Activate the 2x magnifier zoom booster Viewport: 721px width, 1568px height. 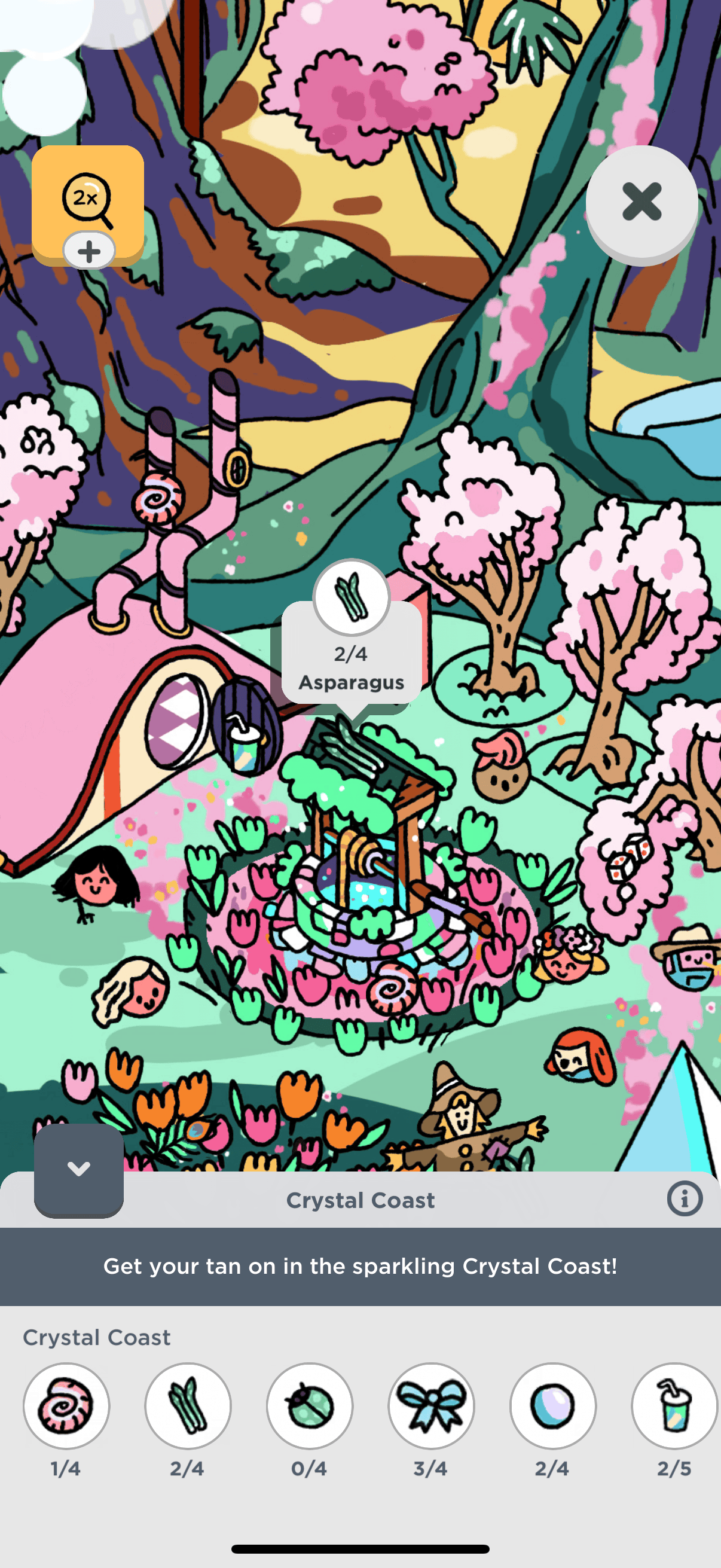88,200
